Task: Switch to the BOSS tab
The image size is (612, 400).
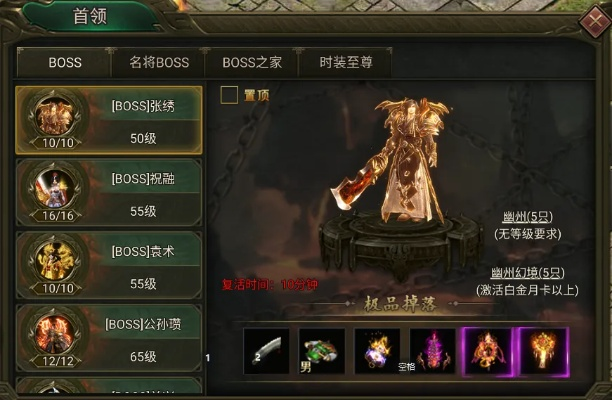Action: click(x=65, y=62)
